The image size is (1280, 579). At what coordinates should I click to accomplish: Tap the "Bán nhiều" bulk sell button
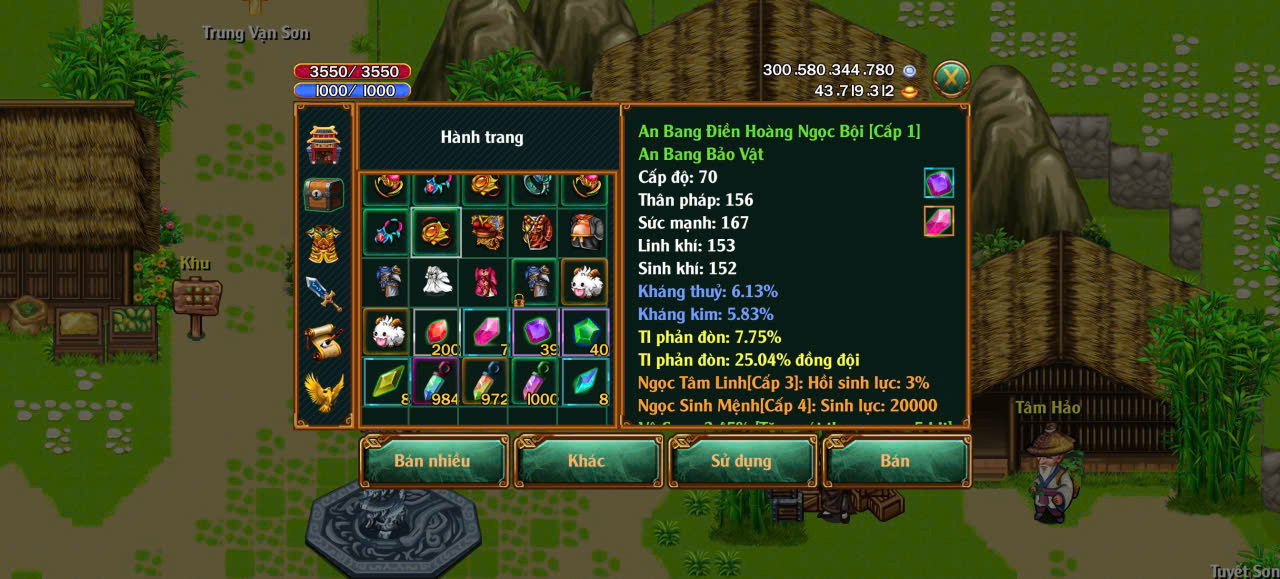433,461
